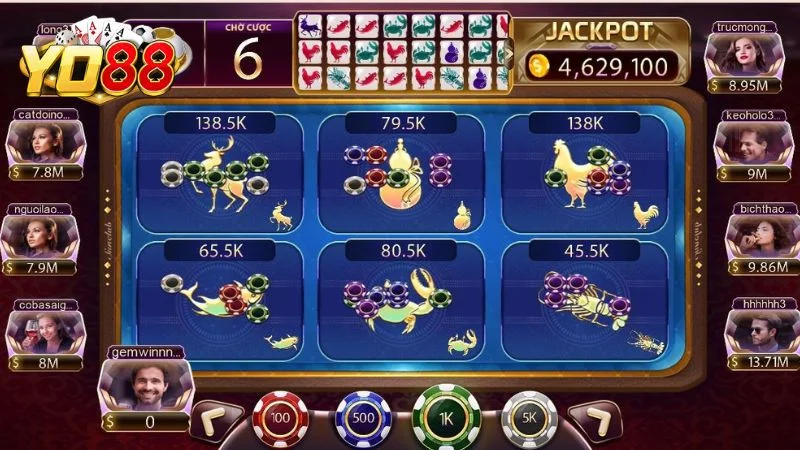Screen dimensions: 800x450
Task: Bet on the deer tile
Action: click(219, 174)
